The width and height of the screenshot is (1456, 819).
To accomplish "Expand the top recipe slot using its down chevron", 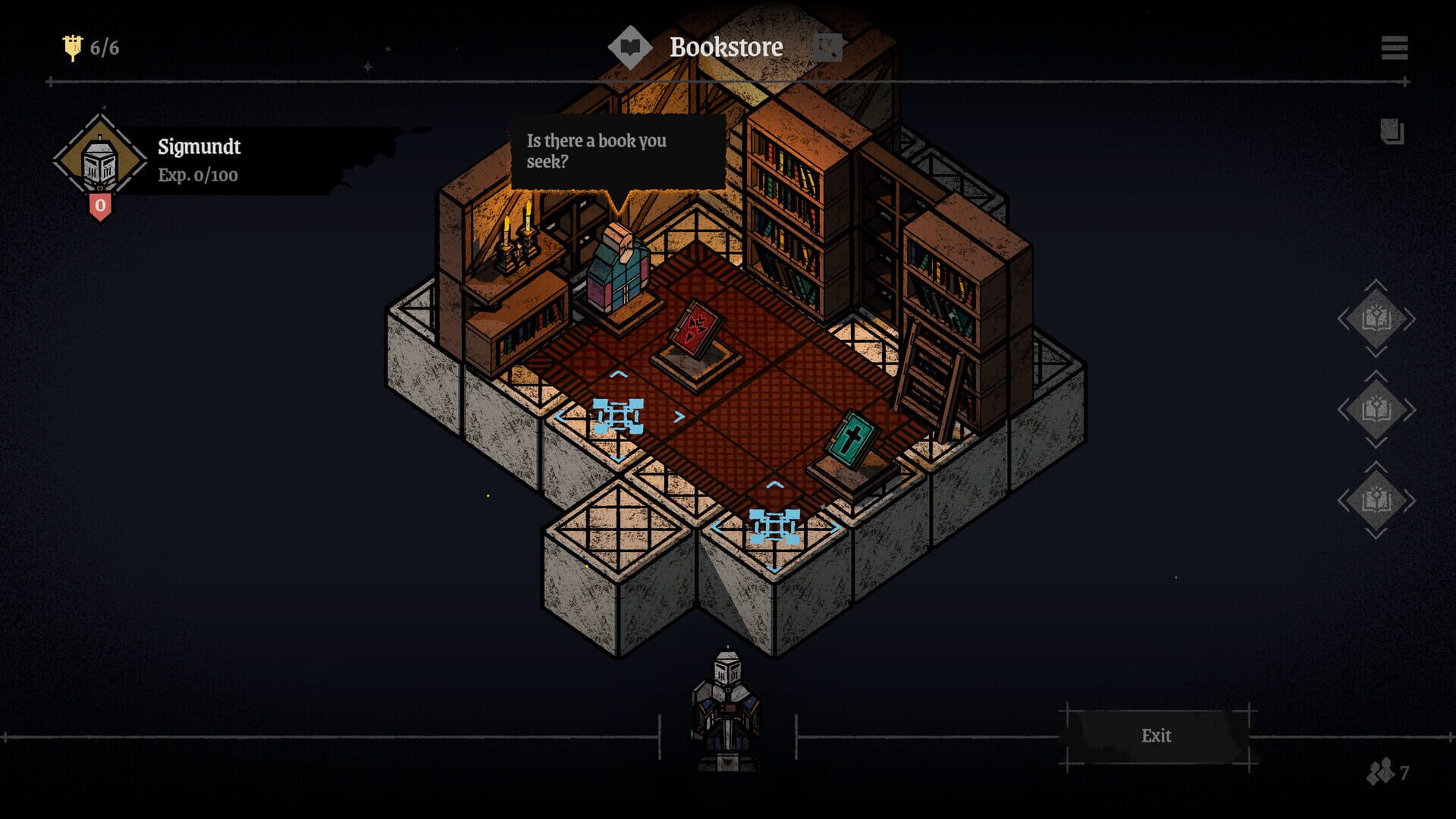I will click(1376, 353).
